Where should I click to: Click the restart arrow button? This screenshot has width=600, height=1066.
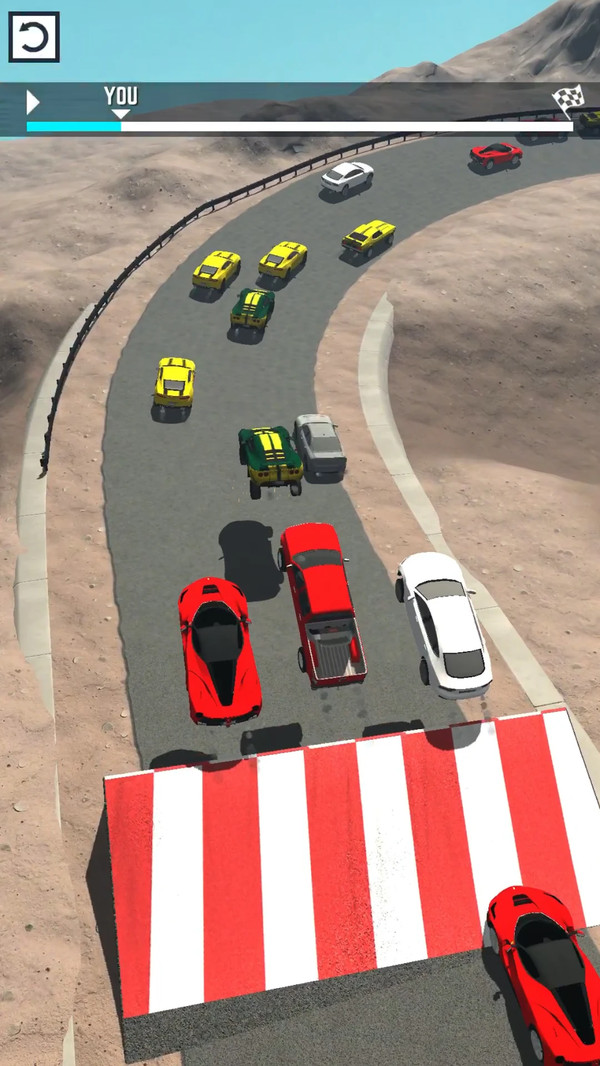point(34,38)
